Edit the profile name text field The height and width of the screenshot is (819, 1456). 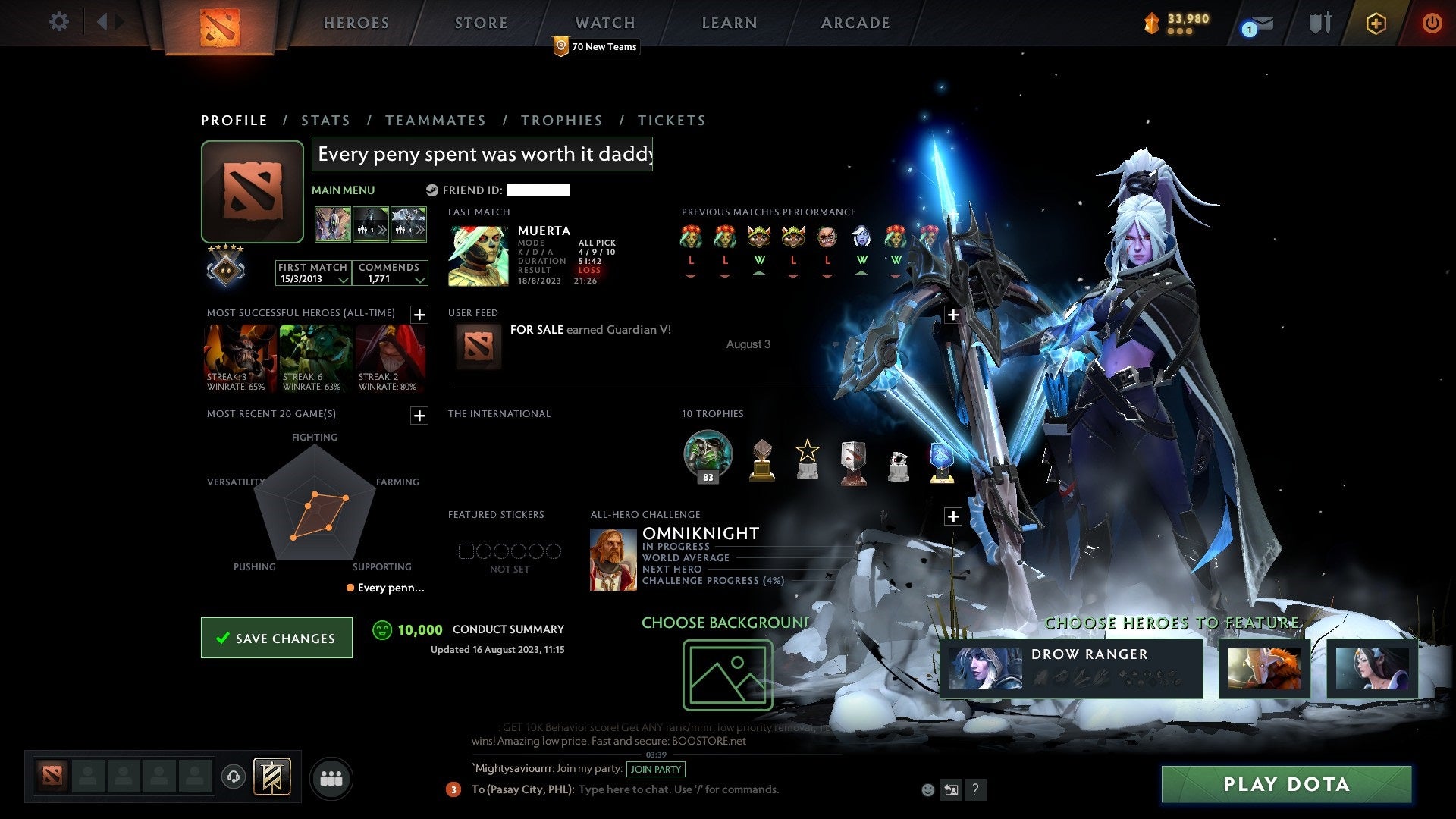coord(482,155)
